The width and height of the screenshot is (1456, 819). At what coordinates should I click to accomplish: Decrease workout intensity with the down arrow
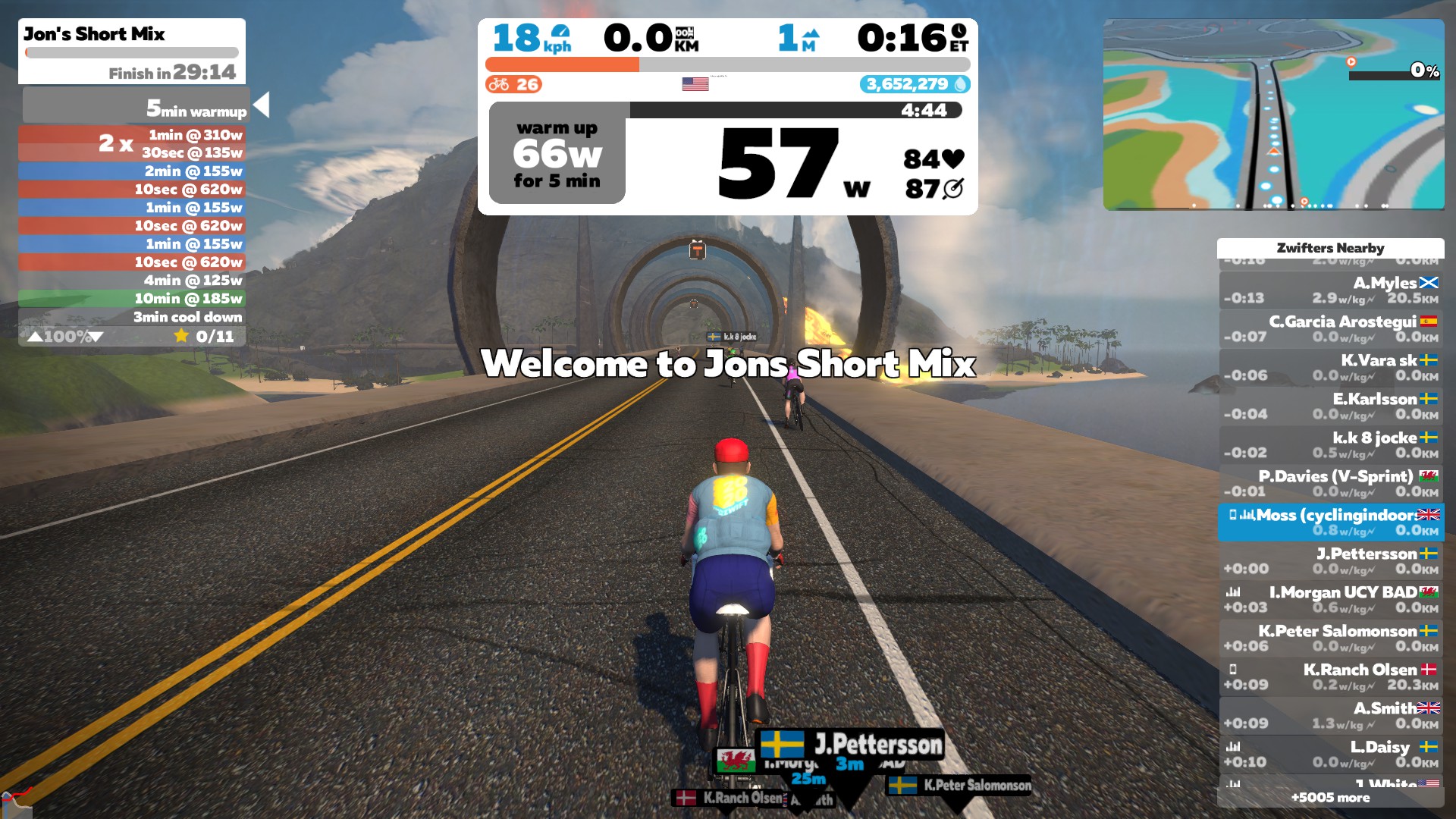click(x=96, y=337)
